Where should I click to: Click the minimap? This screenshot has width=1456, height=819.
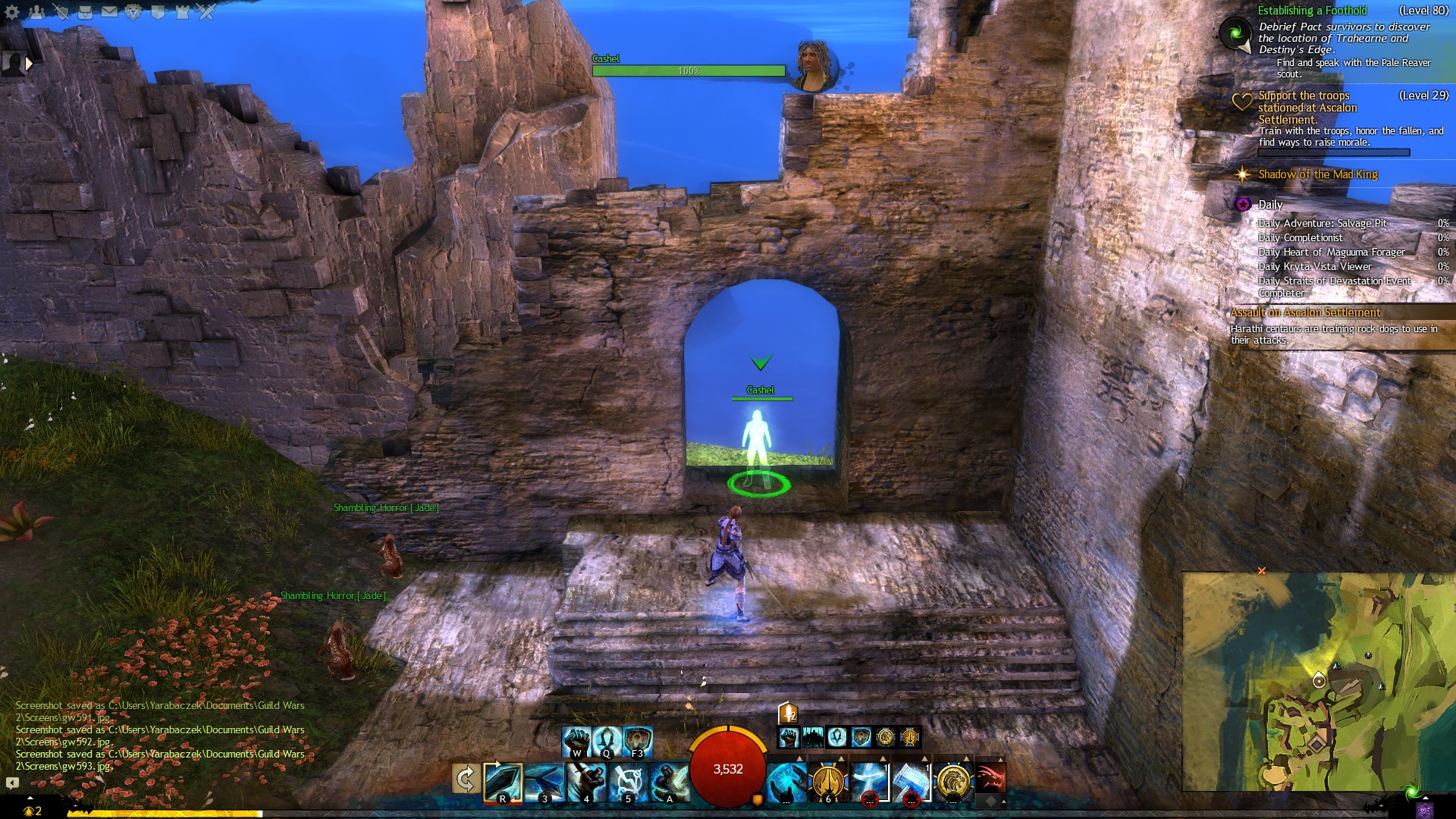point(1318,681)
